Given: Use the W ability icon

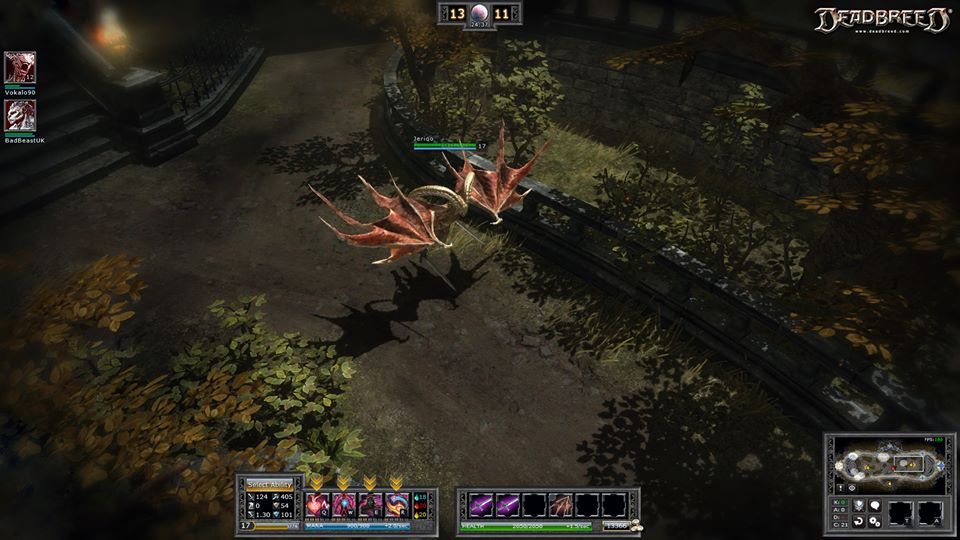Looking at the screenshot, I should point(343,505).
